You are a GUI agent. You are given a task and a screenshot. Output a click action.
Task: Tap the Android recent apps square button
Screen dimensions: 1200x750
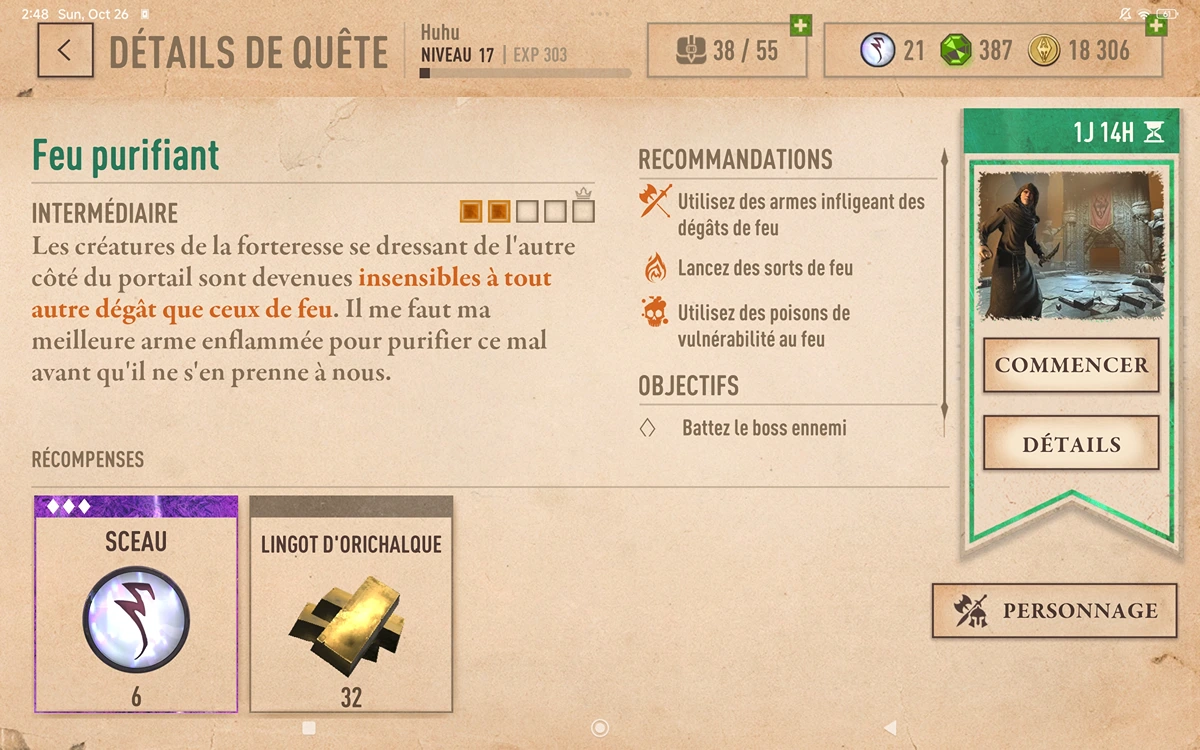309,728
